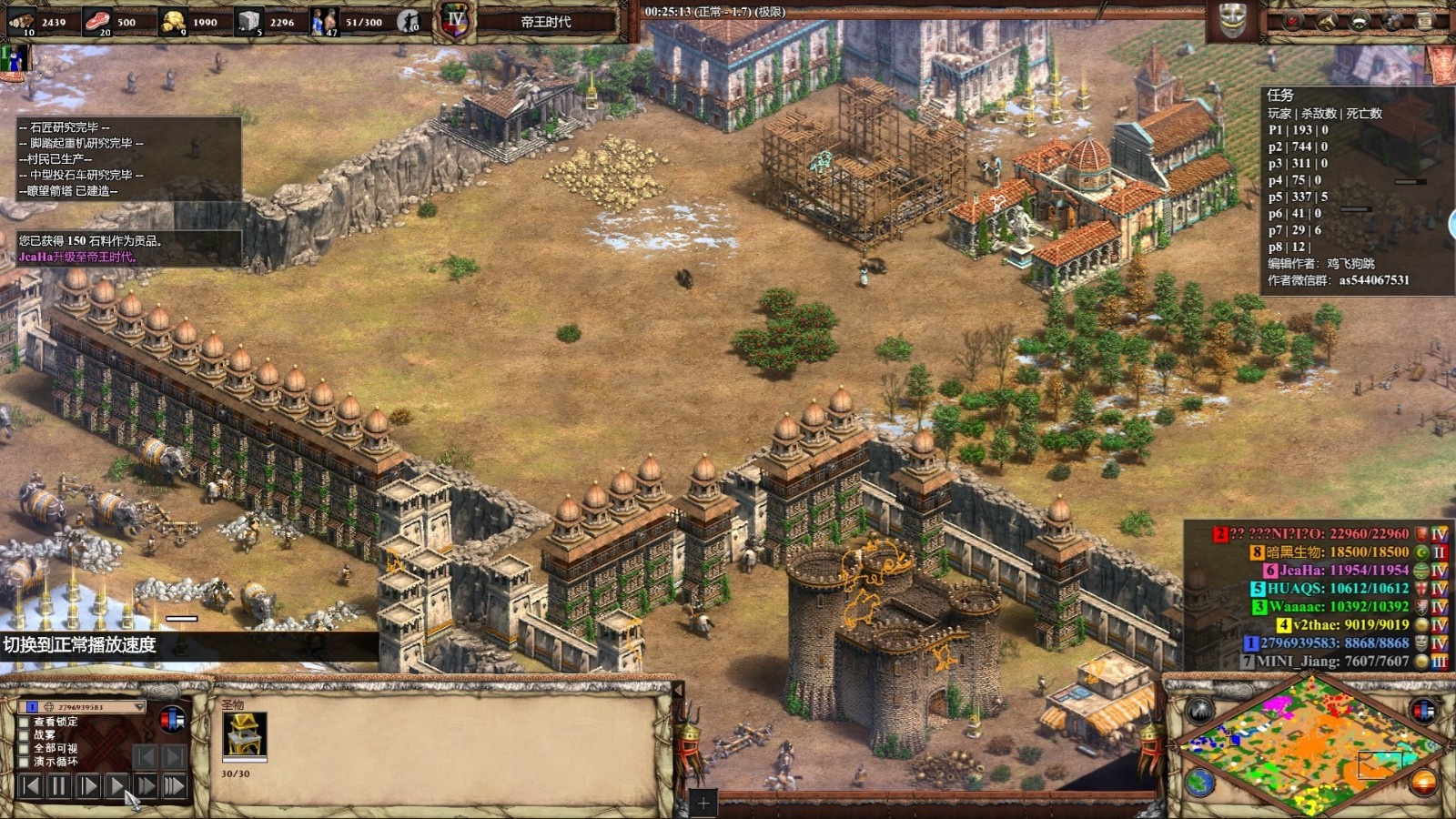Tick the 全部可视 checkbox
The width and height of the screenshot is (1456, 819).
[x=25, y=748]
